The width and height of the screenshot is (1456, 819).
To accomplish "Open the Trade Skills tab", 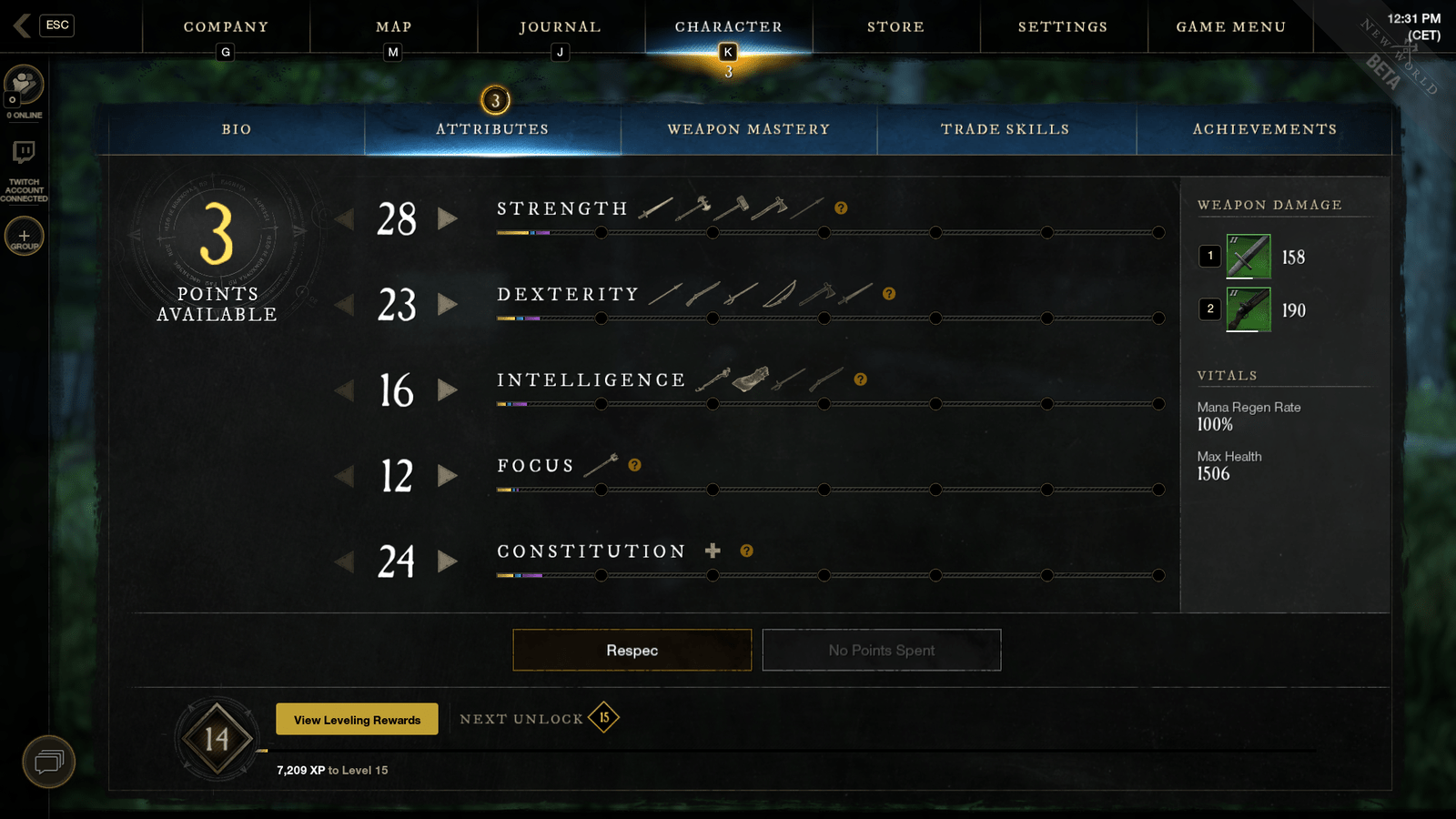I will 1005,129.
